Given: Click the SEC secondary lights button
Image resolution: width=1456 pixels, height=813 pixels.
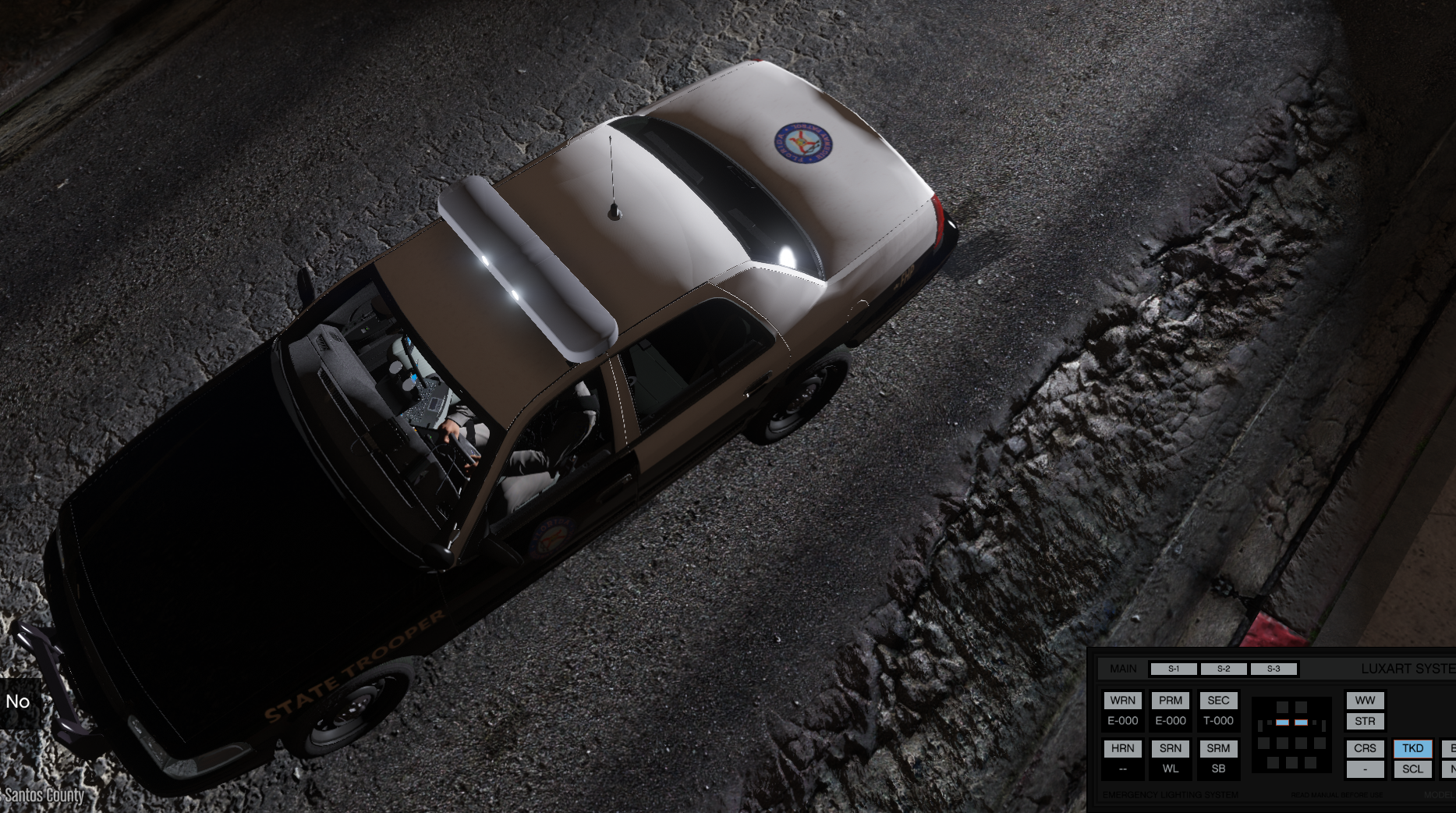Looking at the screenshot, I should click(1218, 701).
